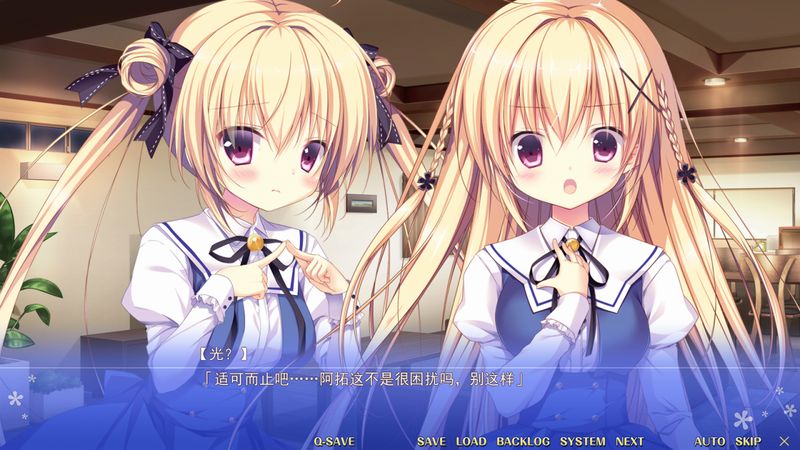Hide the dialogue box with the X
The width and height of the screenshot is (800, 450).
784,441
